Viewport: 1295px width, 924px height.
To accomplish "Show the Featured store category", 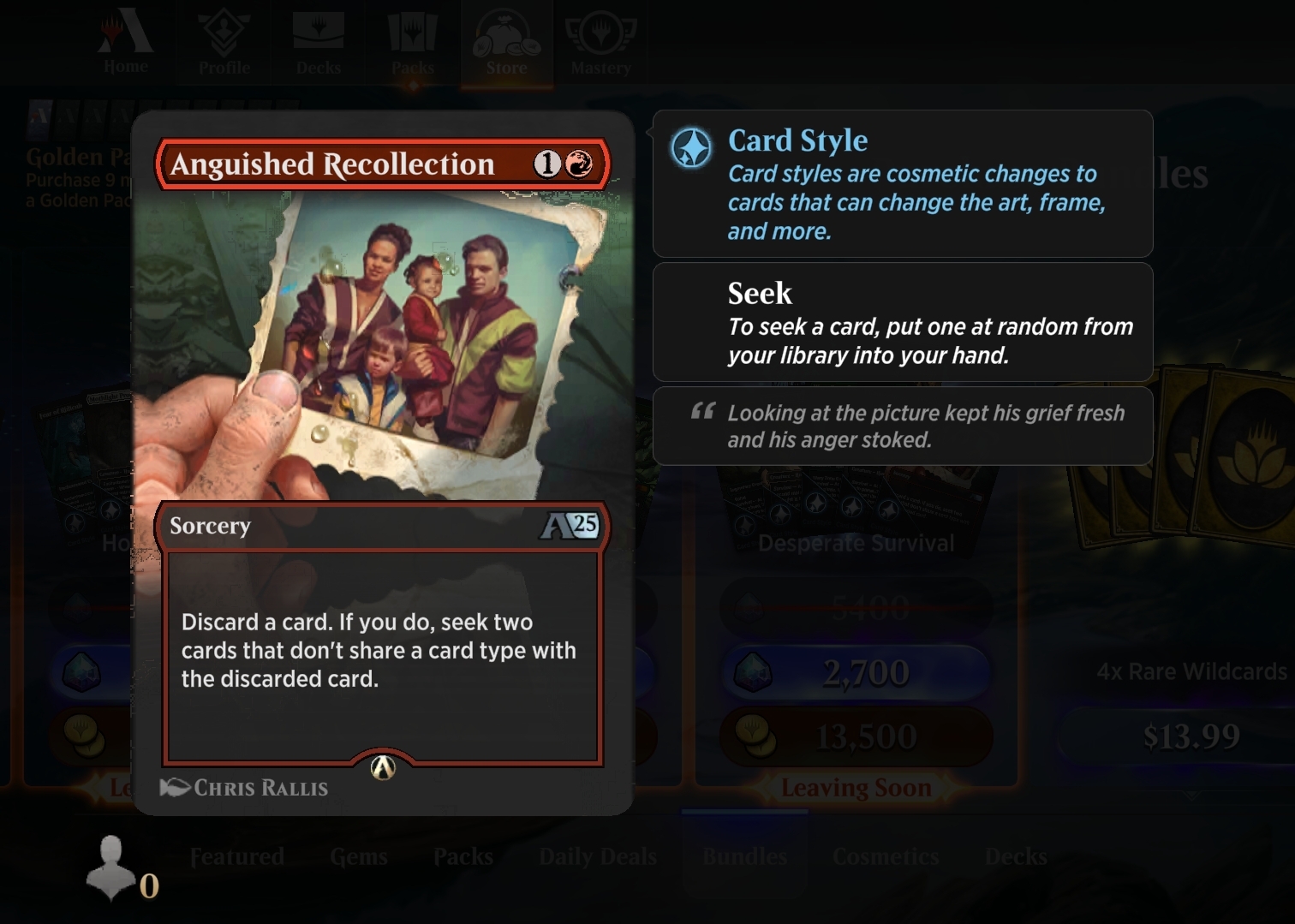I will pyautogui.click(x=237, y=856).
